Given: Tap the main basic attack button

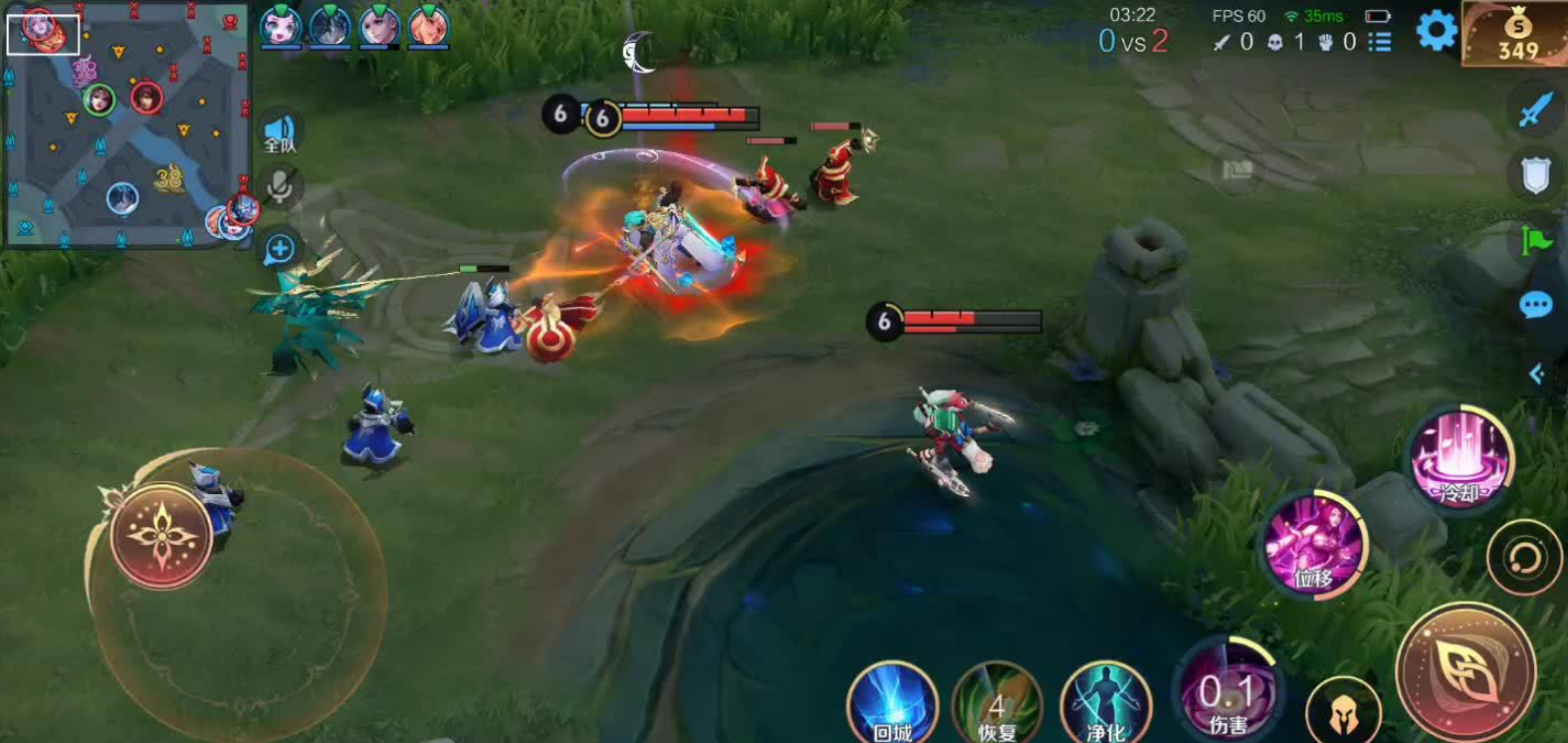Looking at the screenshot, I should [1464, 673].
